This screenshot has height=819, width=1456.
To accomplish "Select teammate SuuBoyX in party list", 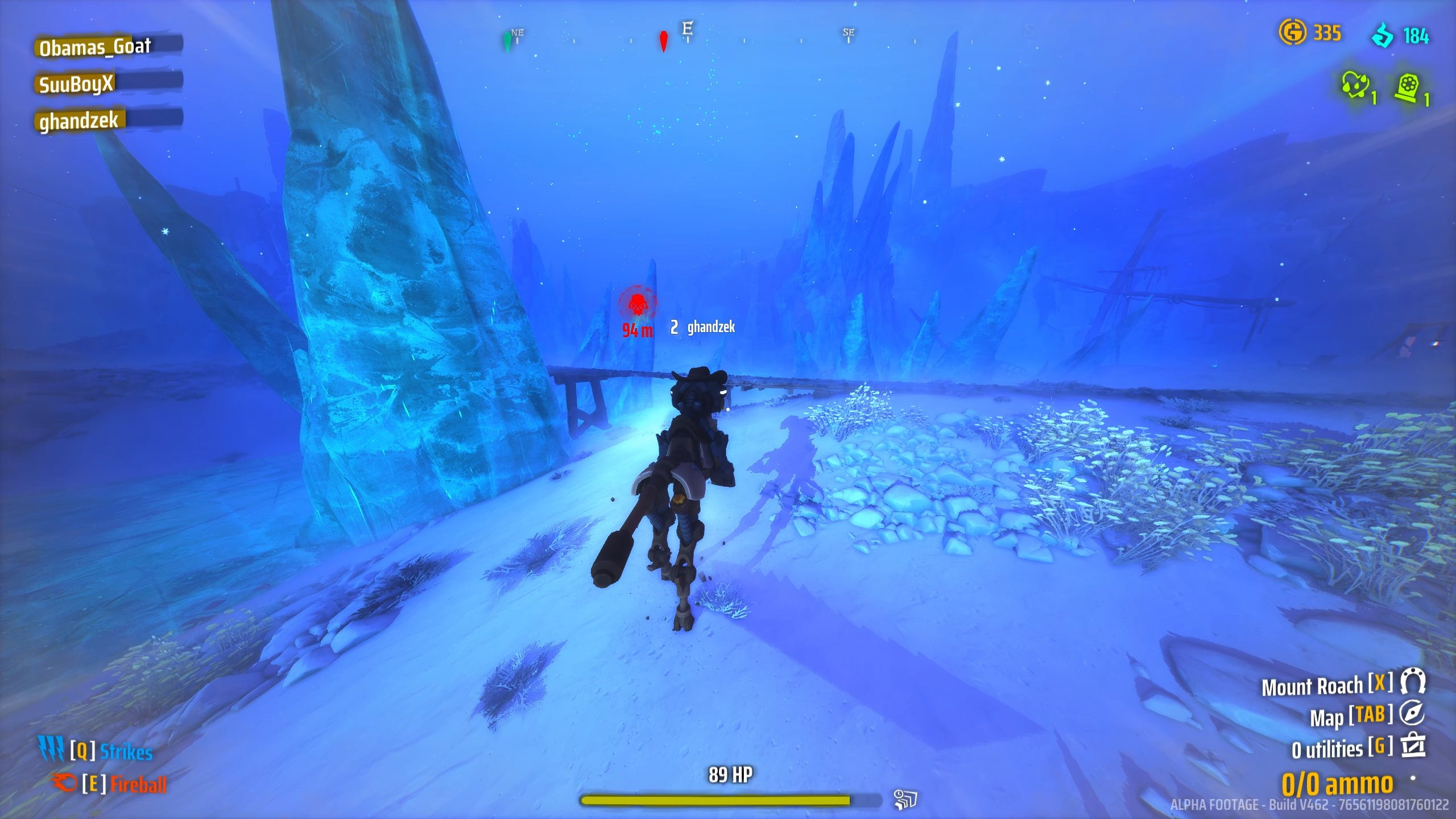I will click(x=77, y=84).
